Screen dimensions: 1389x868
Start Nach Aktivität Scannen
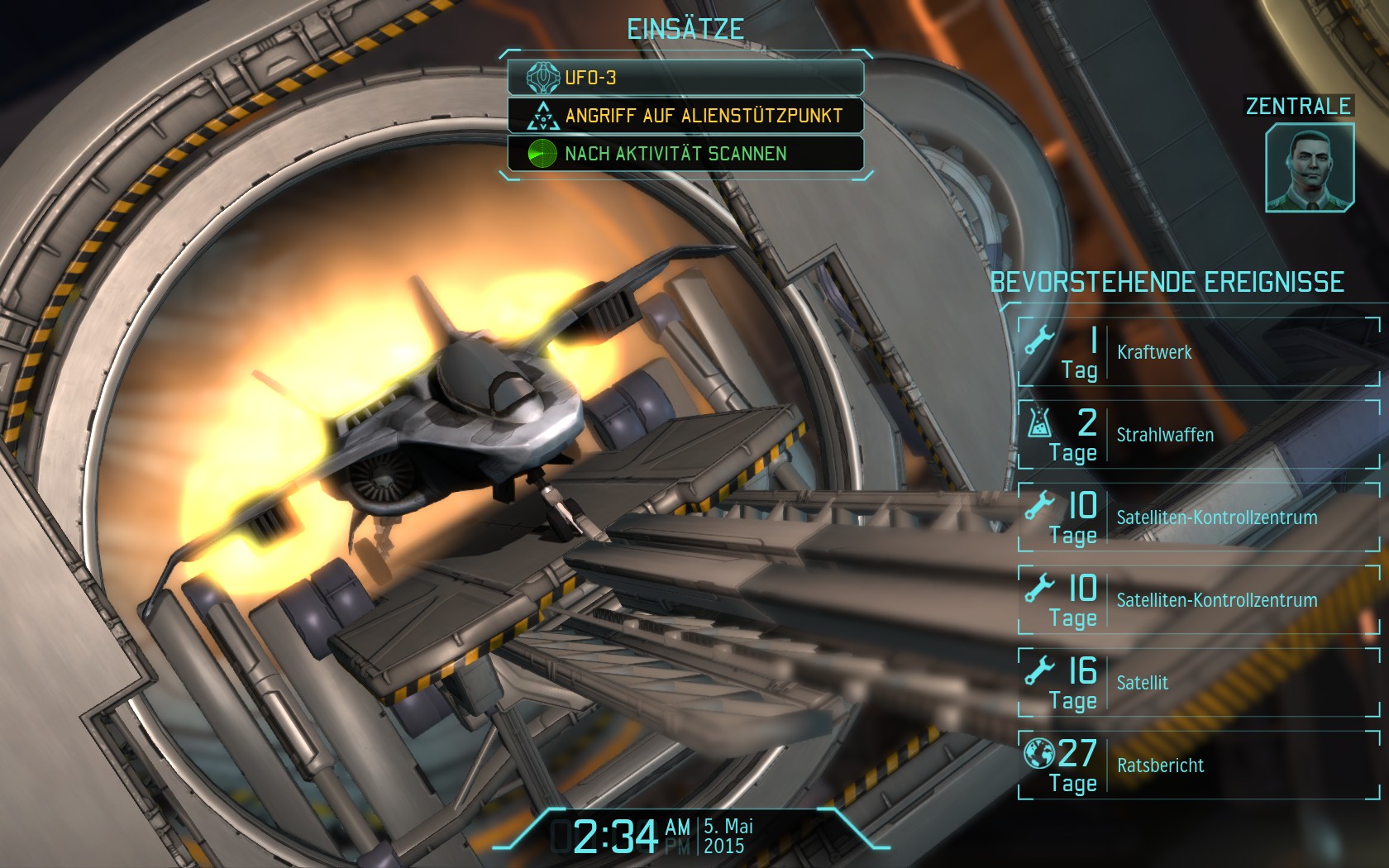pyautogui.click(x=685, y=154)
